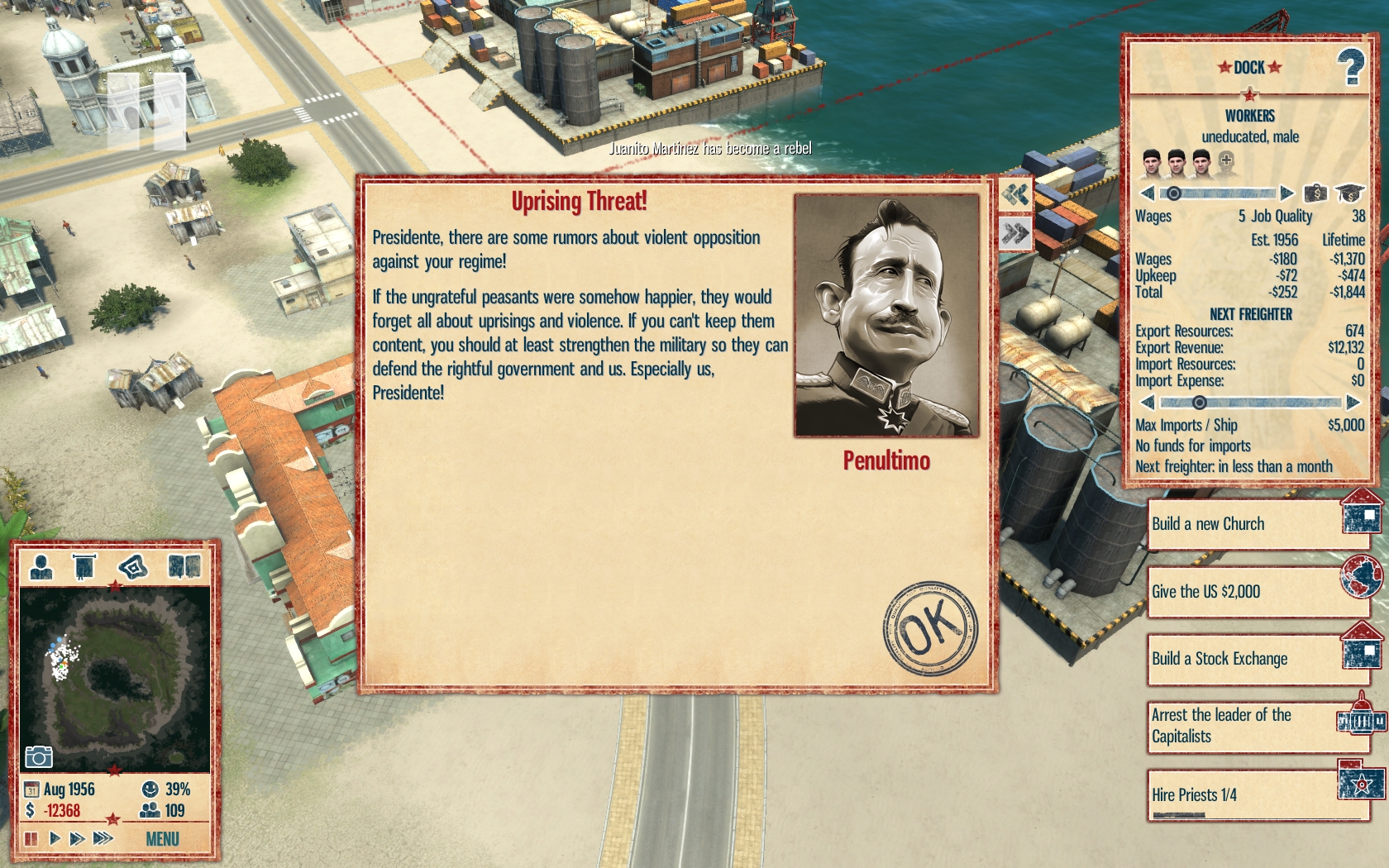Increase Dock wages with right arrow
1389x868 pixels.
1286,193
